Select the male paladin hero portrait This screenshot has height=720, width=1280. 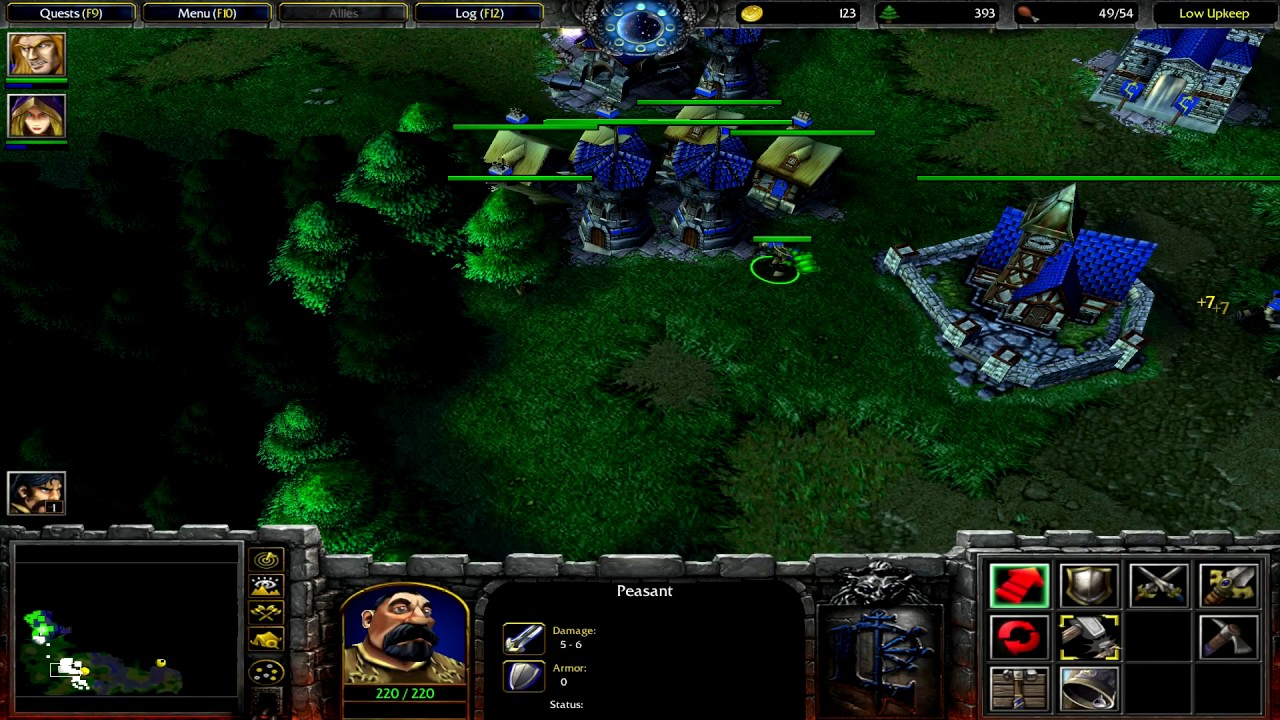(37, 55)
